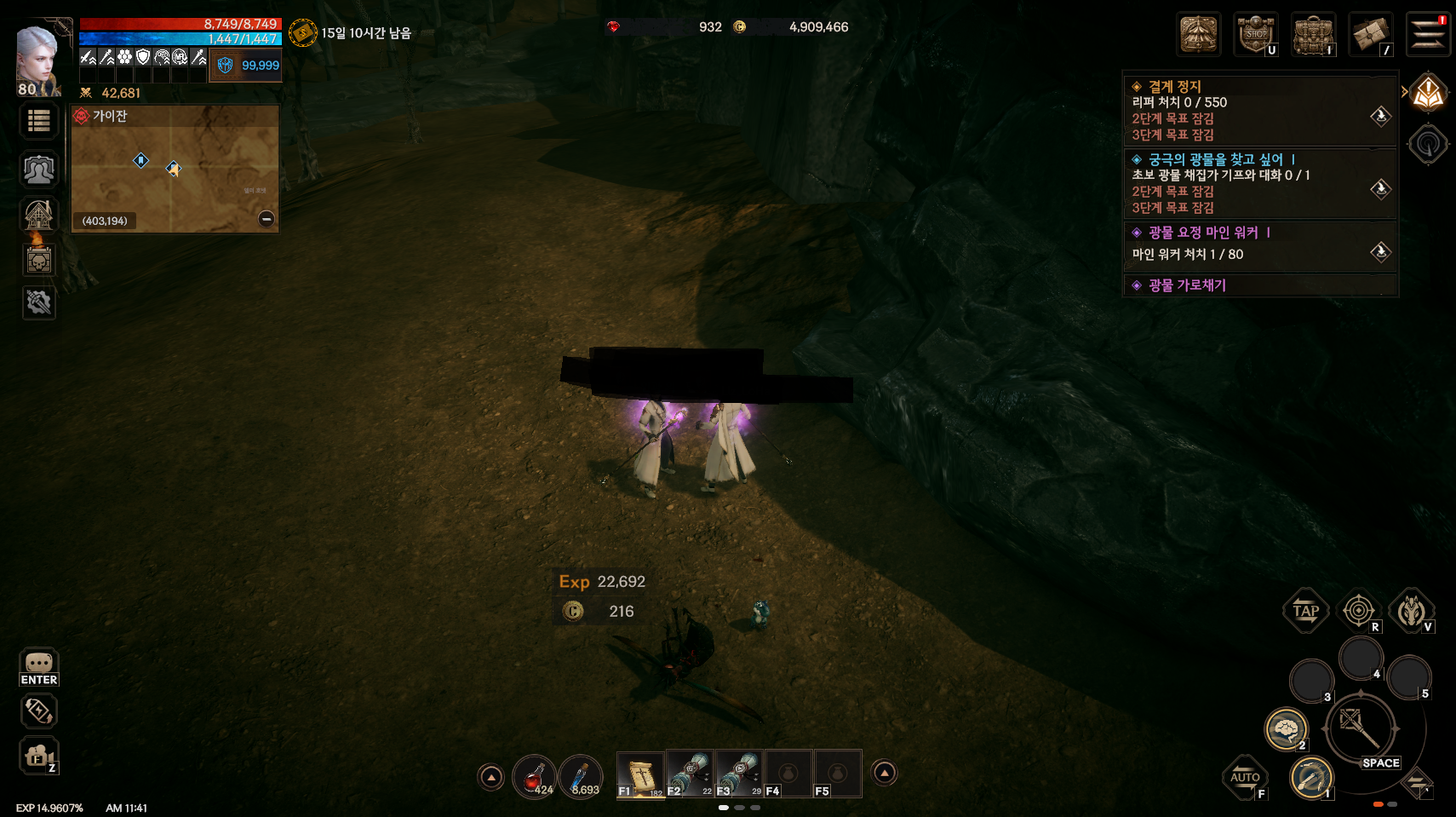Image resolution: width=1456 pixels, height=817 pixels.
Task: Open the party members icon
Action: (x=39, y=170)
